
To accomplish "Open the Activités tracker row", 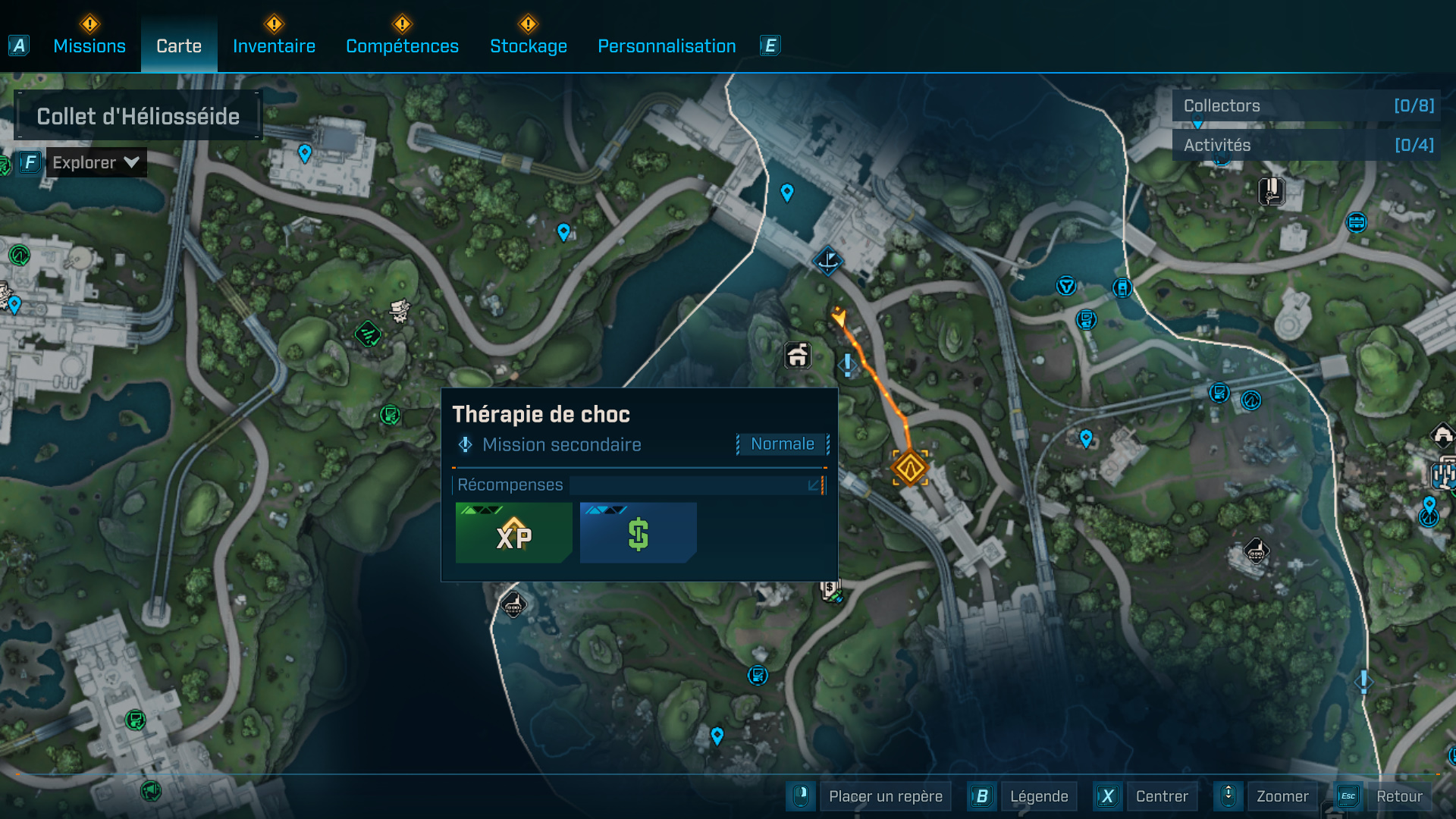I will click(x=1307, y=145).
